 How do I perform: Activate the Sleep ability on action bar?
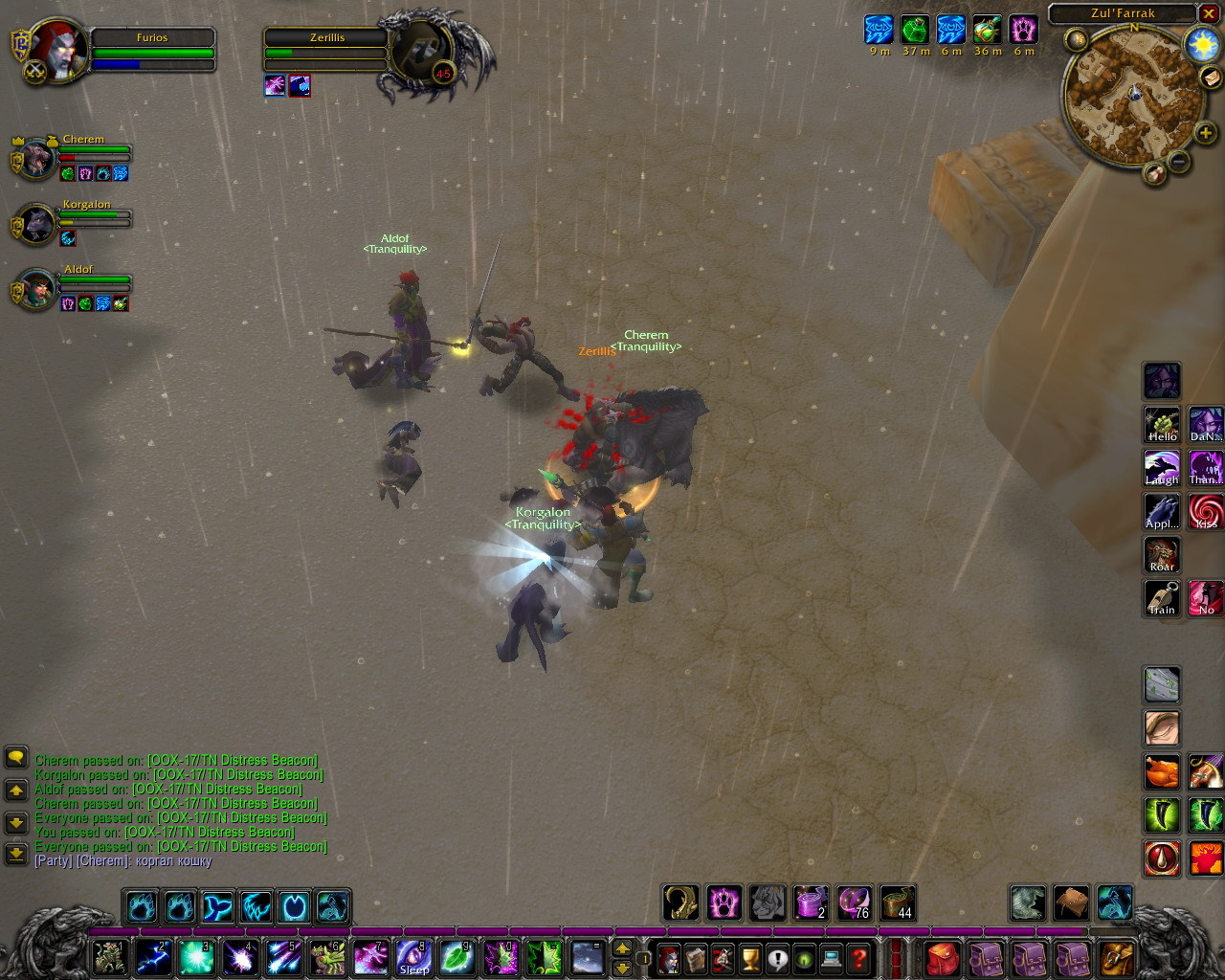(x=413, y=957)
